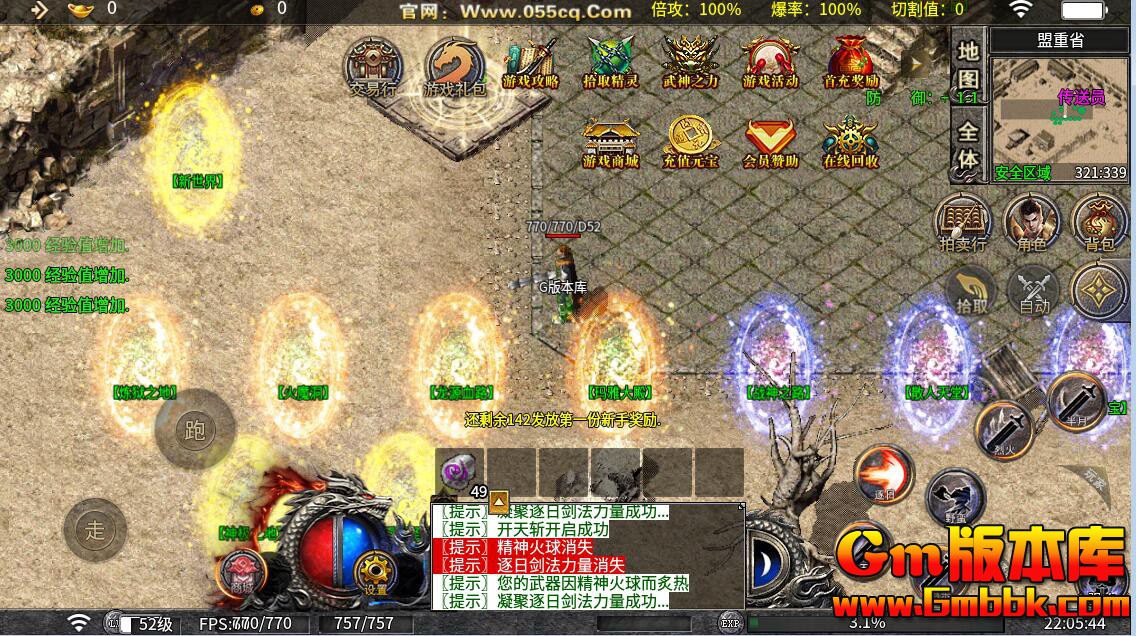Open the 设置 gear settings button

(376, 572)
